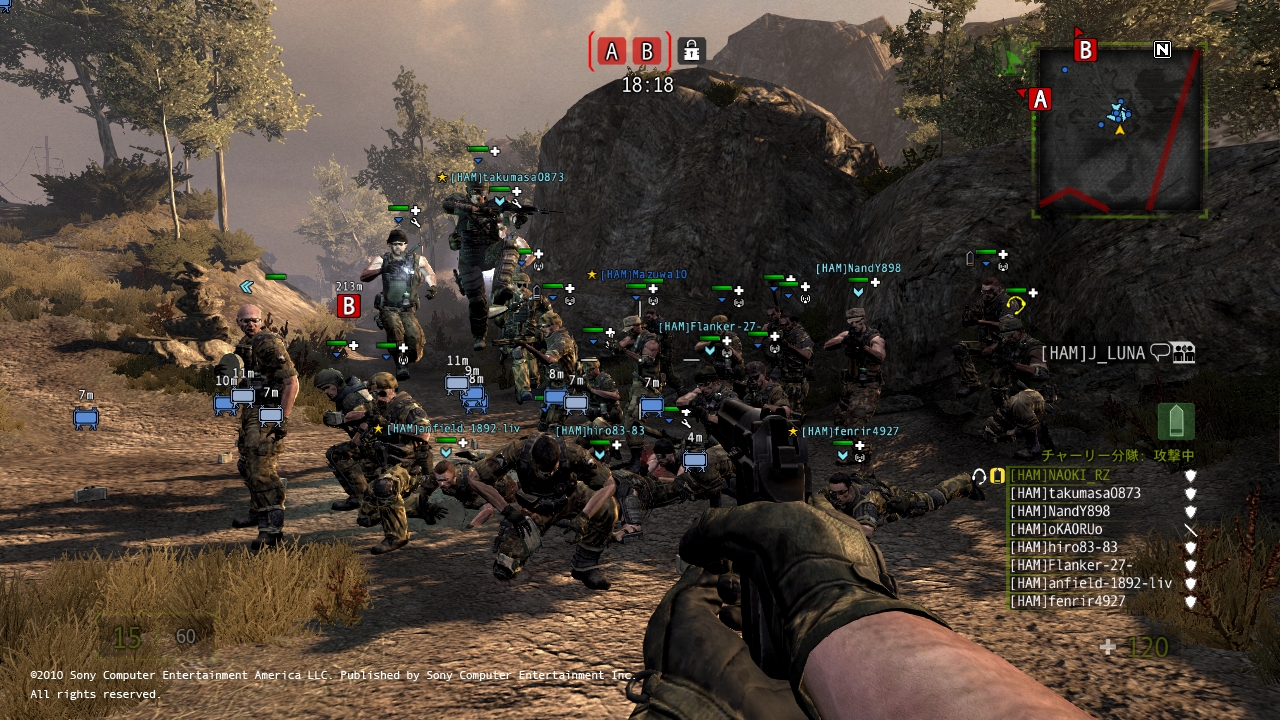1280x720 pixels.
Task: Choose [HAM]NandY898 from the squad roster
Action: point(1059,512)
